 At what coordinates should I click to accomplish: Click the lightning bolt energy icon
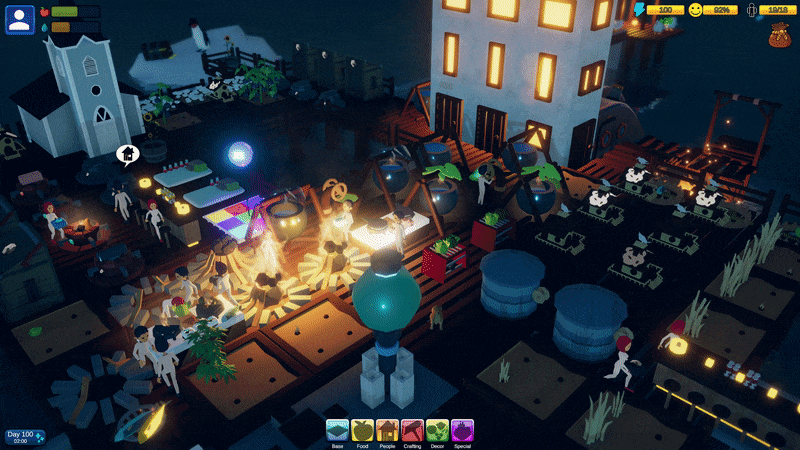(639, 10)
